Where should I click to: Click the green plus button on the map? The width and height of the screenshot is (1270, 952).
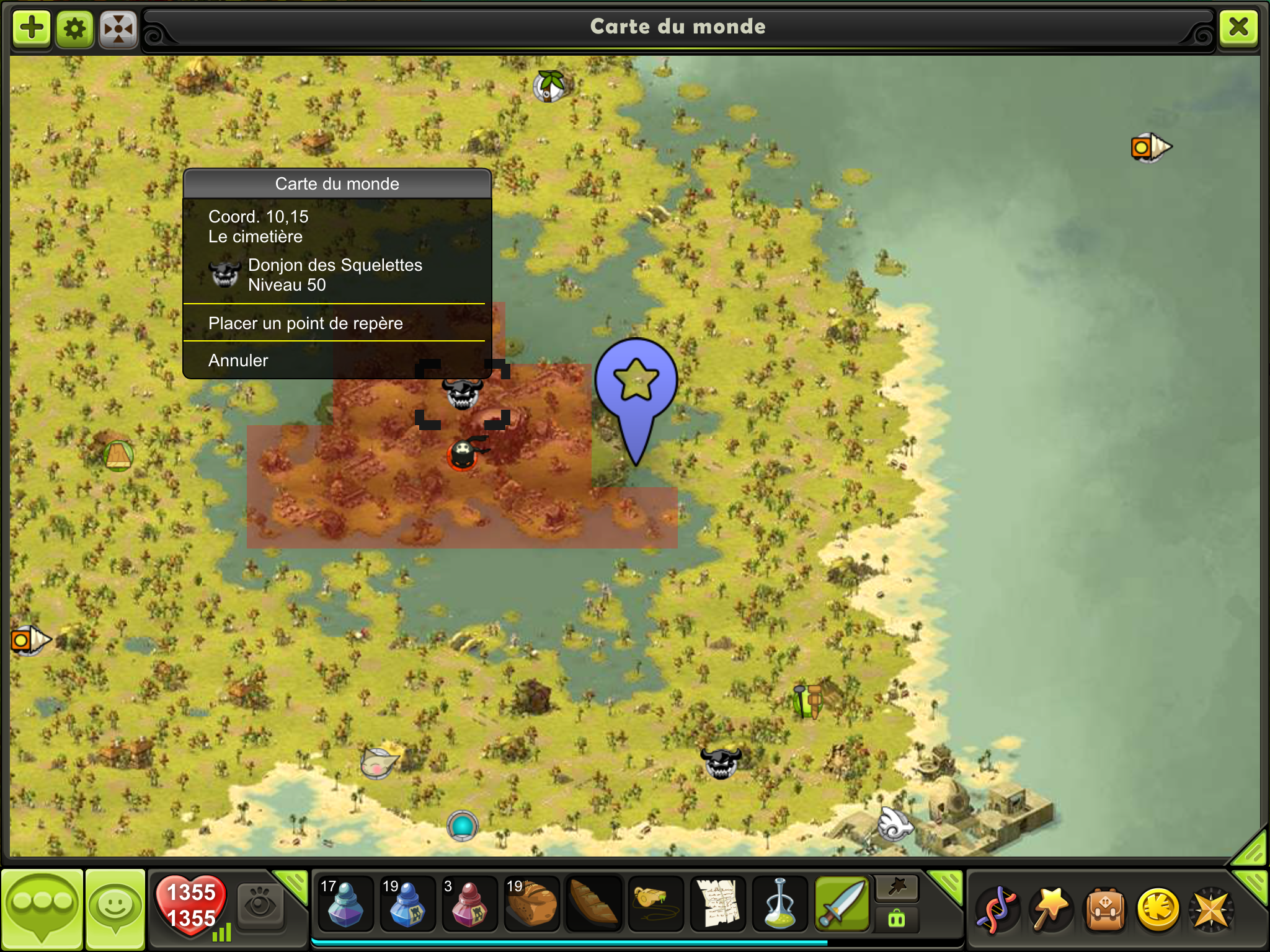[32, 28]
